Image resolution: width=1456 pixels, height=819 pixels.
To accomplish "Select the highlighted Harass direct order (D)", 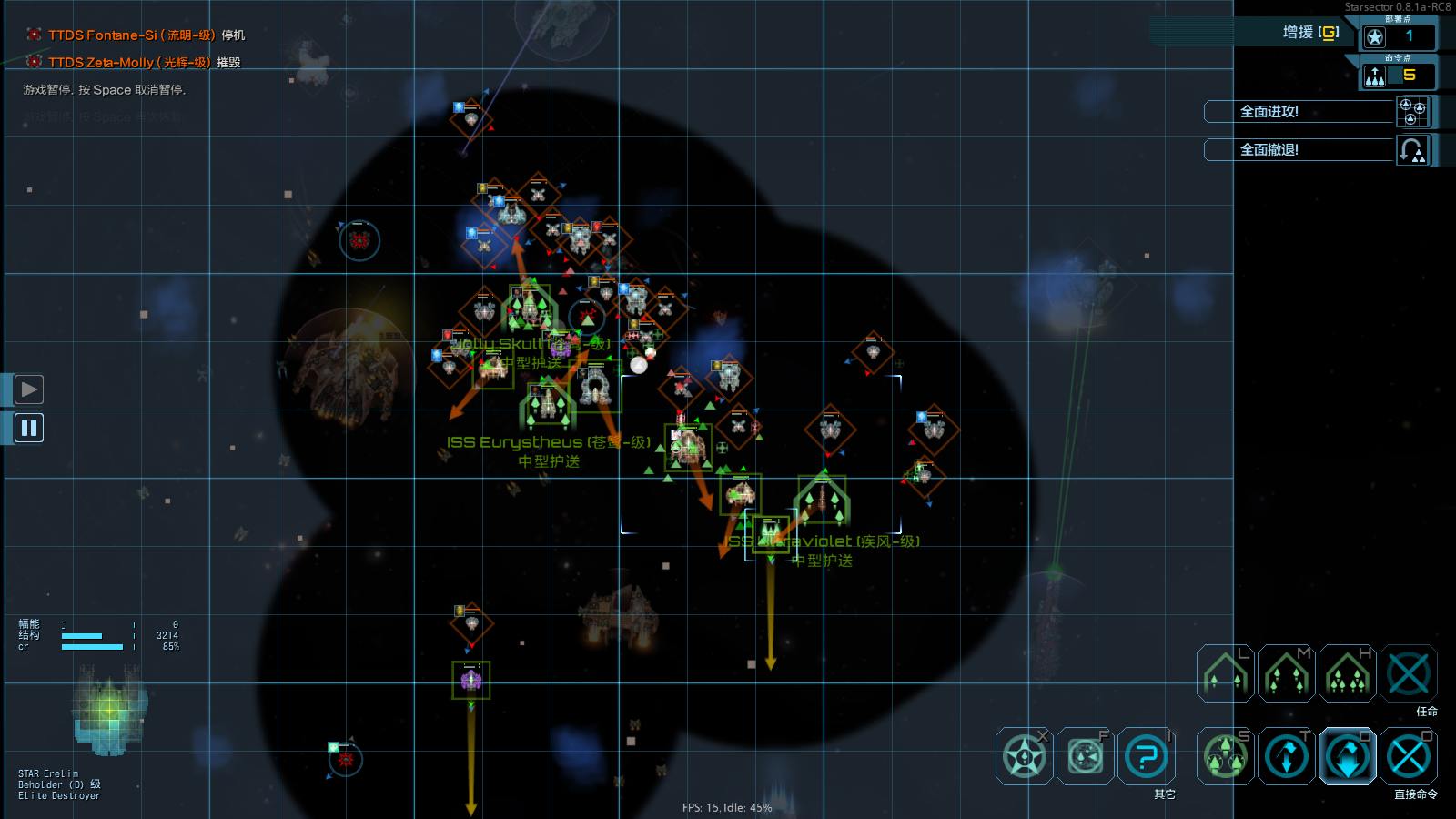I will click(x=1348, y=756).
